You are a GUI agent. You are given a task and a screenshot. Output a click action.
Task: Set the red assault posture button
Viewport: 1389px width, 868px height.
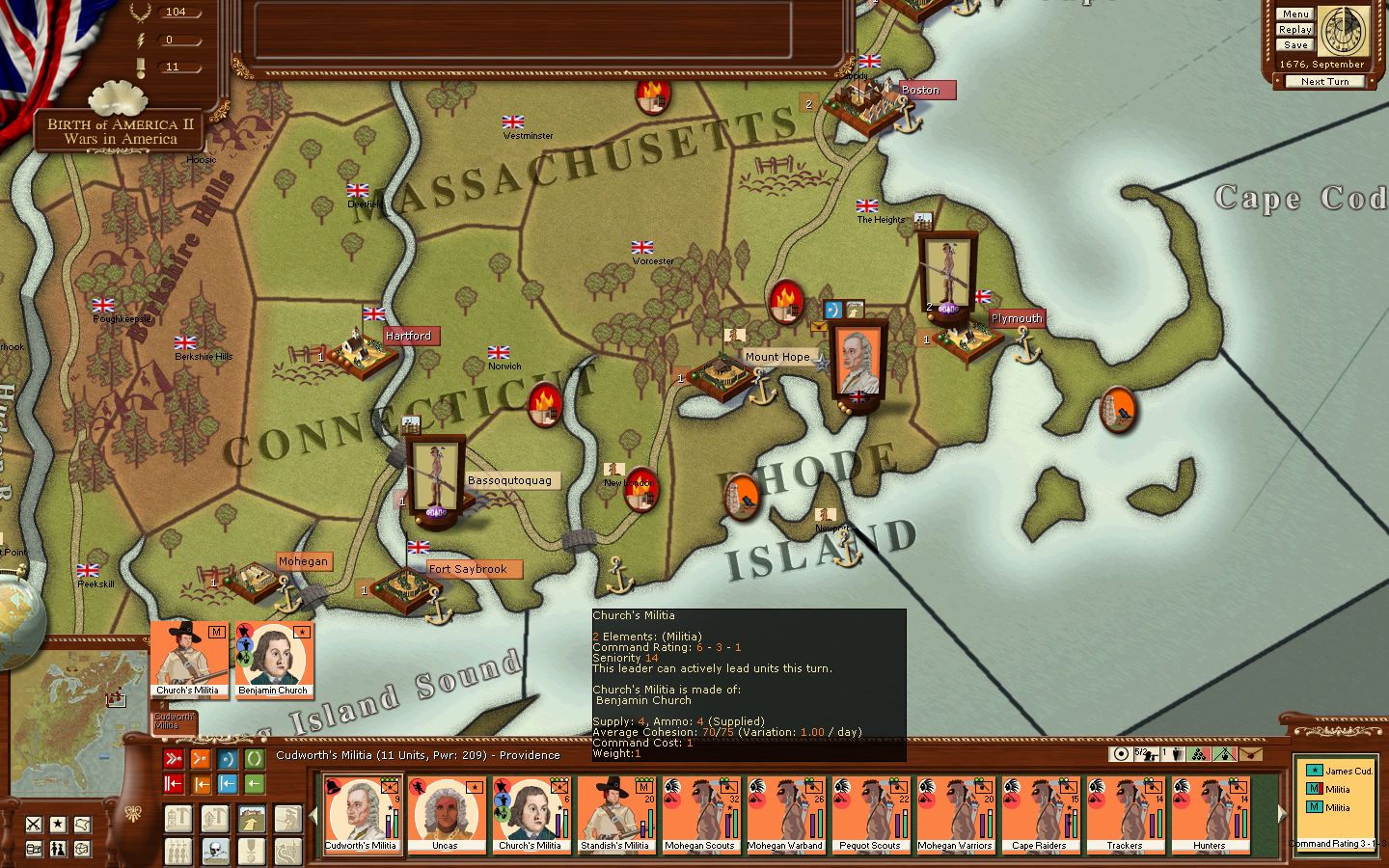174,759
